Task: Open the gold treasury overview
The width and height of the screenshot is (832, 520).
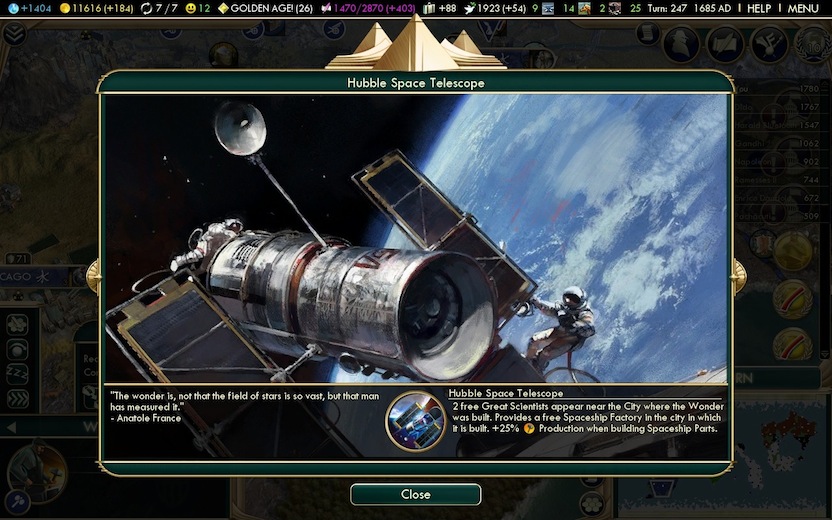Action: coord(98,8)
